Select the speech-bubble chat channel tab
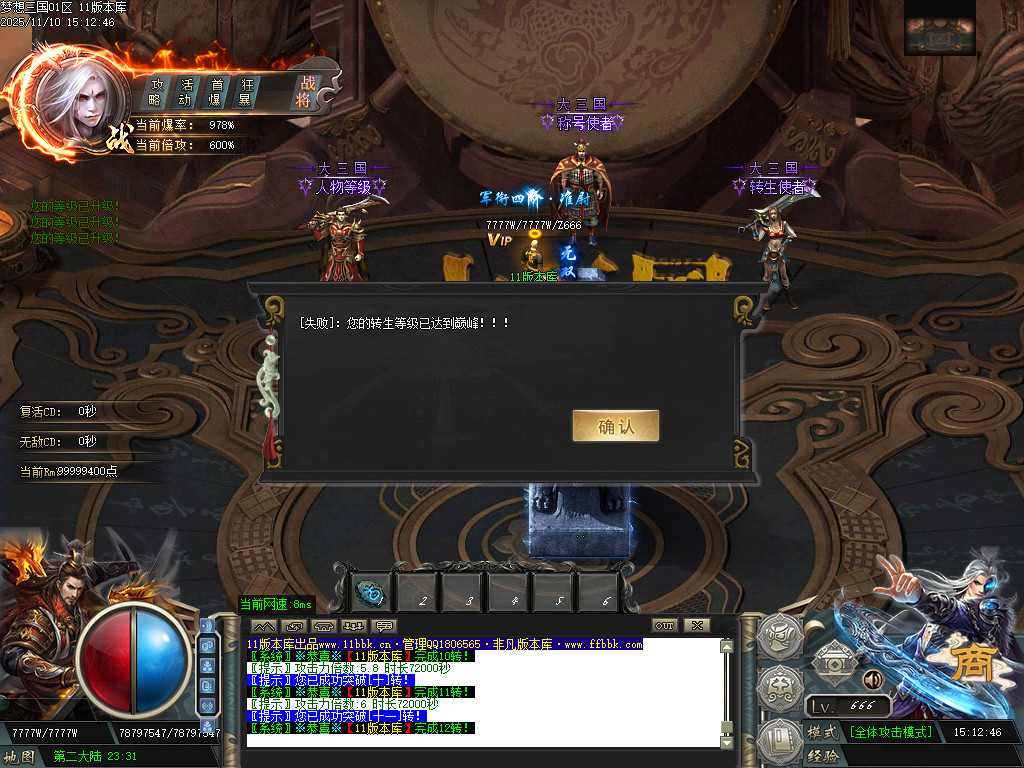 384,626
